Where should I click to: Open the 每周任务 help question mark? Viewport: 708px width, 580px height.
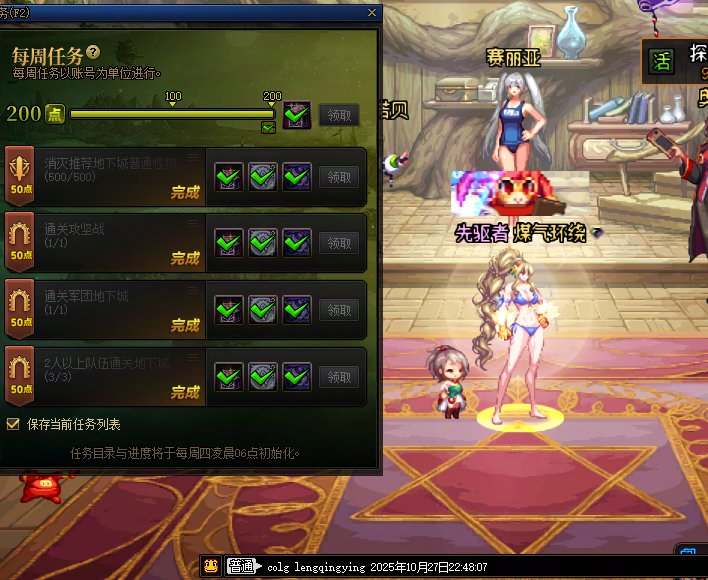pyautogui.click(x=93, y=52)
